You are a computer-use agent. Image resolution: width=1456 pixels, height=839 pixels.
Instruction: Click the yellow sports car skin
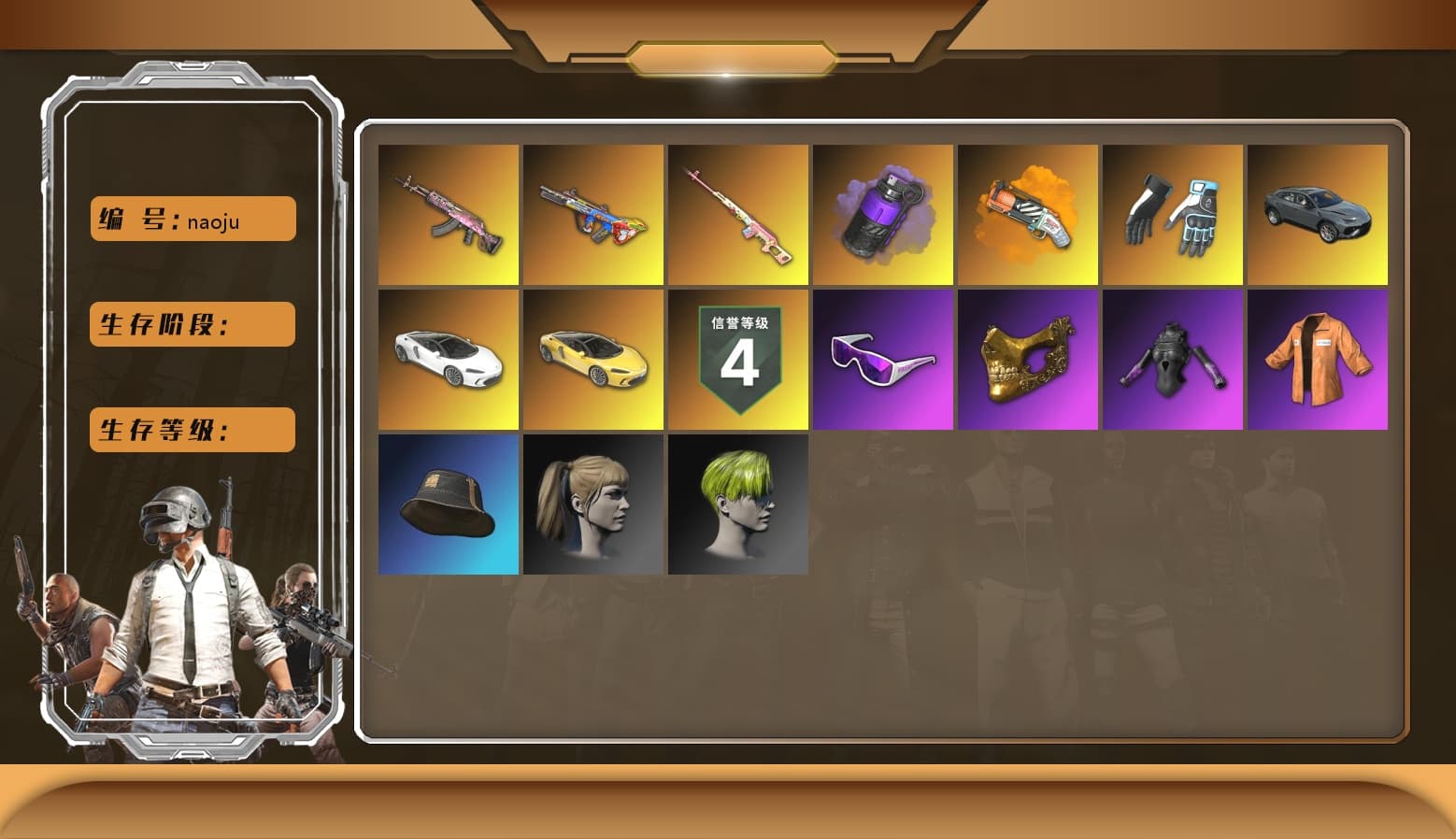click(x=592, y=359)
